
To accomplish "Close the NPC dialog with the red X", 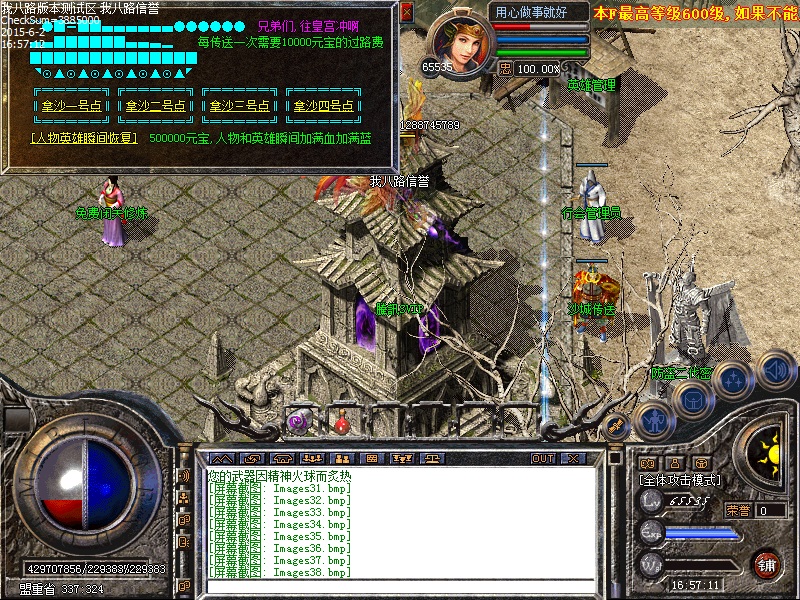I will [406, 12].
